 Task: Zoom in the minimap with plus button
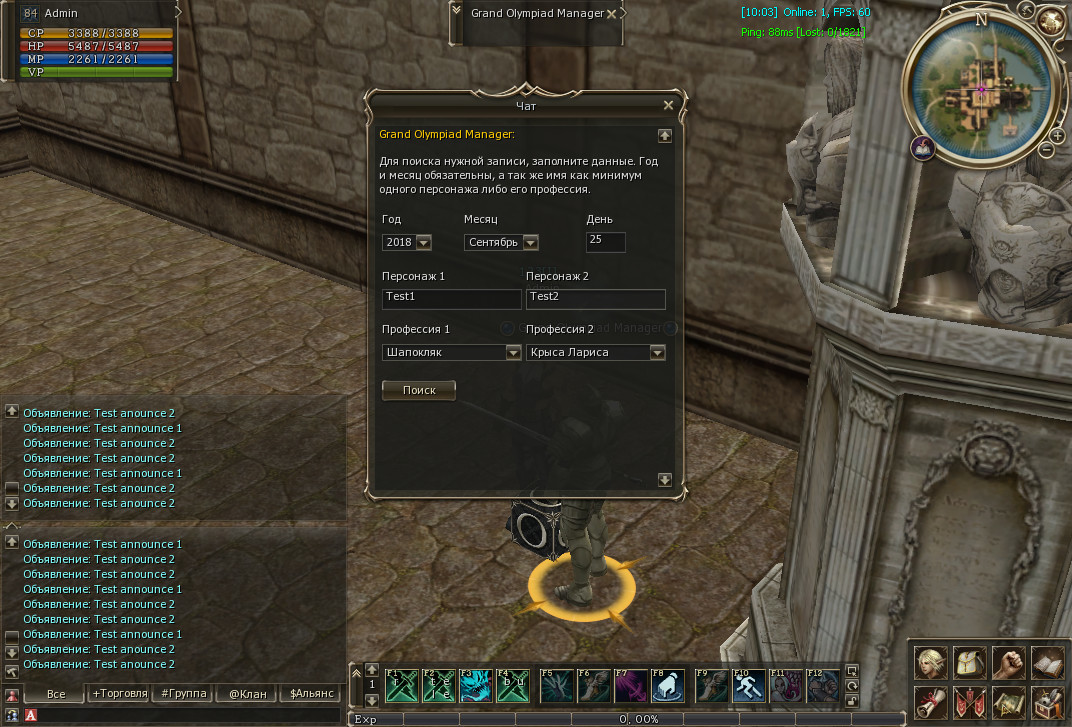pos(1056,134)
